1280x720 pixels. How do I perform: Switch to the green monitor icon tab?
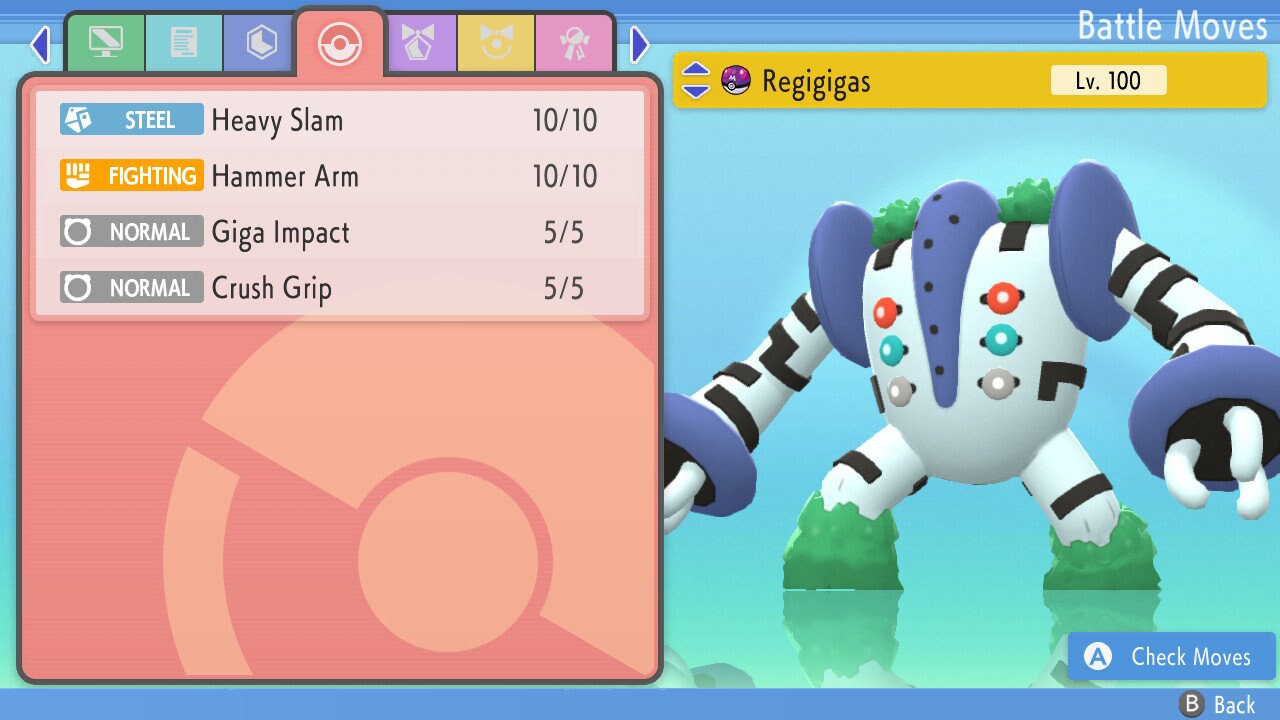[x=105, y=43]
